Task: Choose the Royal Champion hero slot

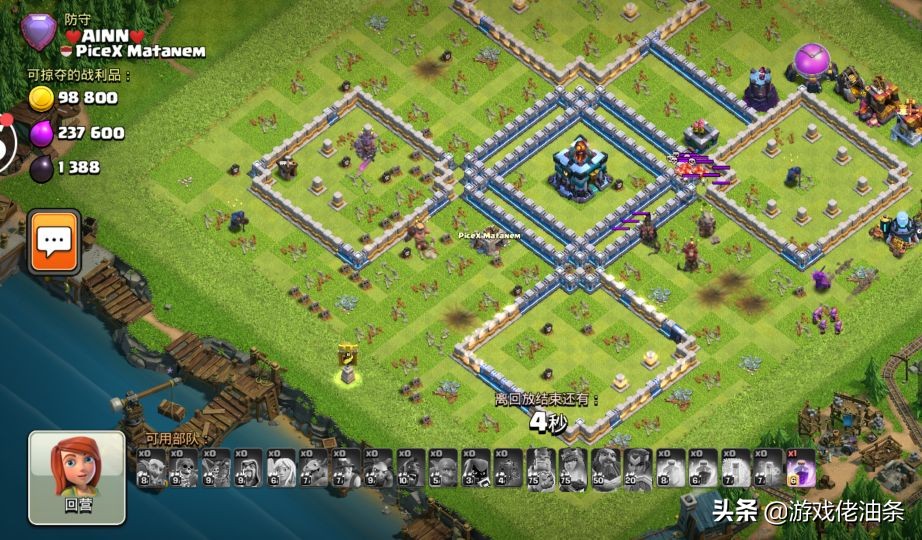Action: pos(638,467)
